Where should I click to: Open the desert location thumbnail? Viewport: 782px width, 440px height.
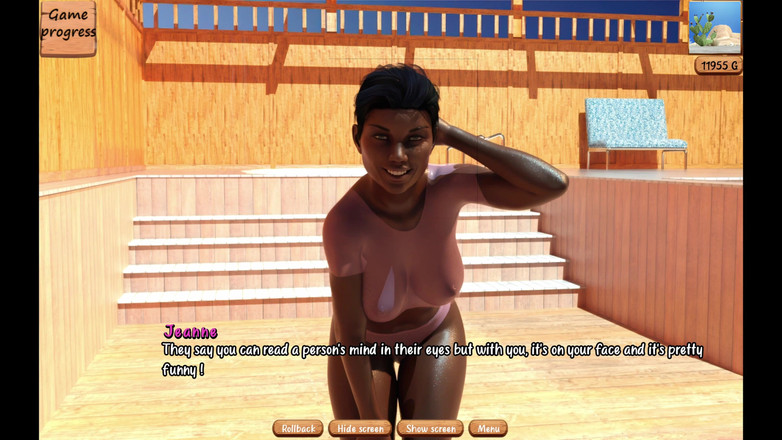click(x=715, y=27)
